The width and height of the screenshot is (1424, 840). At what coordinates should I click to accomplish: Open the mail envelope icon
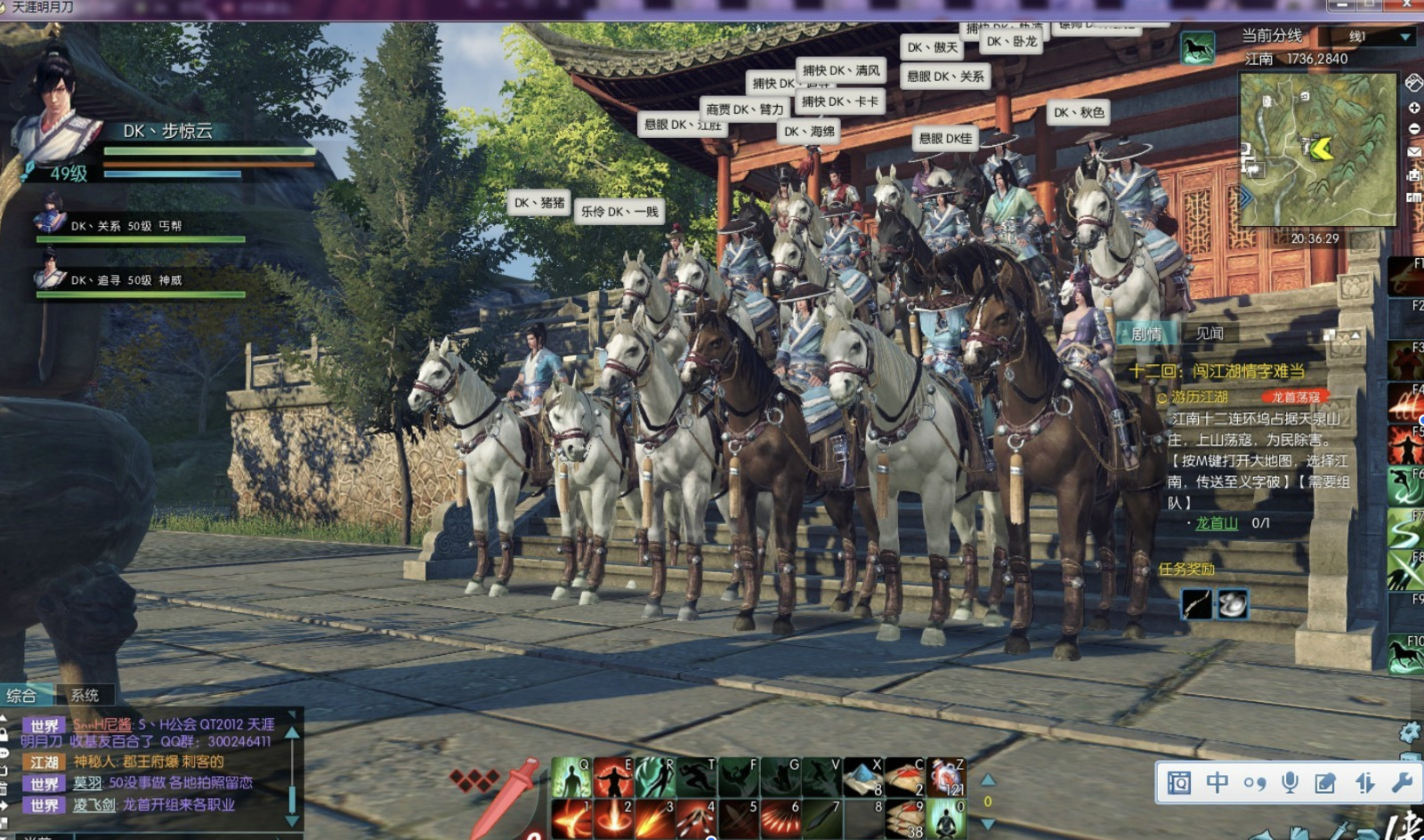1413,152
